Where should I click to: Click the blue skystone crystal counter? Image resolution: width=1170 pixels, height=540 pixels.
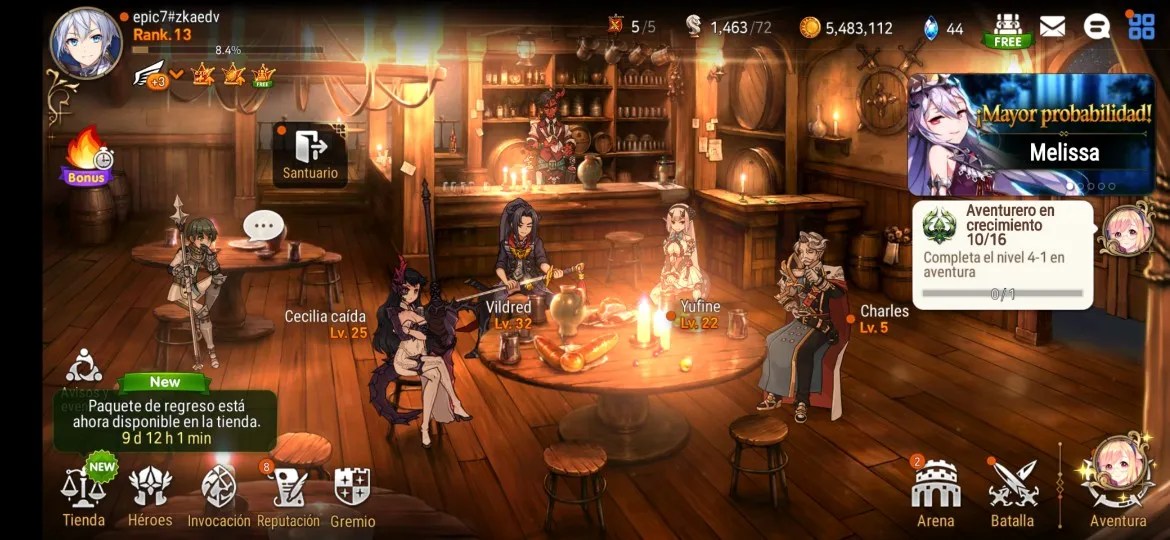[x=942, y=28]
